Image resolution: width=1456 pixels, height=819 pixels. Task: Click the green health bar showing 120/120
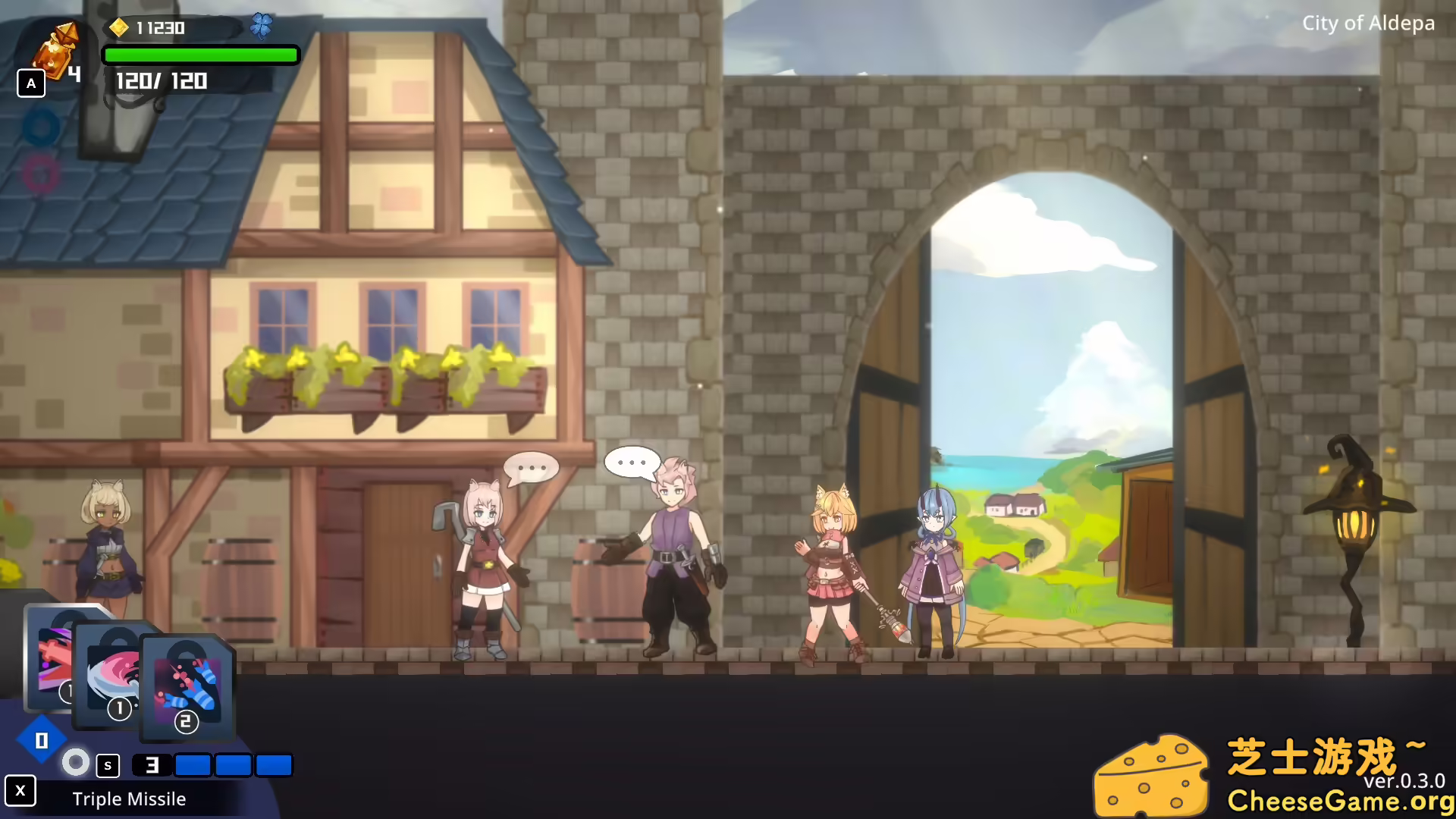[201, 55]
